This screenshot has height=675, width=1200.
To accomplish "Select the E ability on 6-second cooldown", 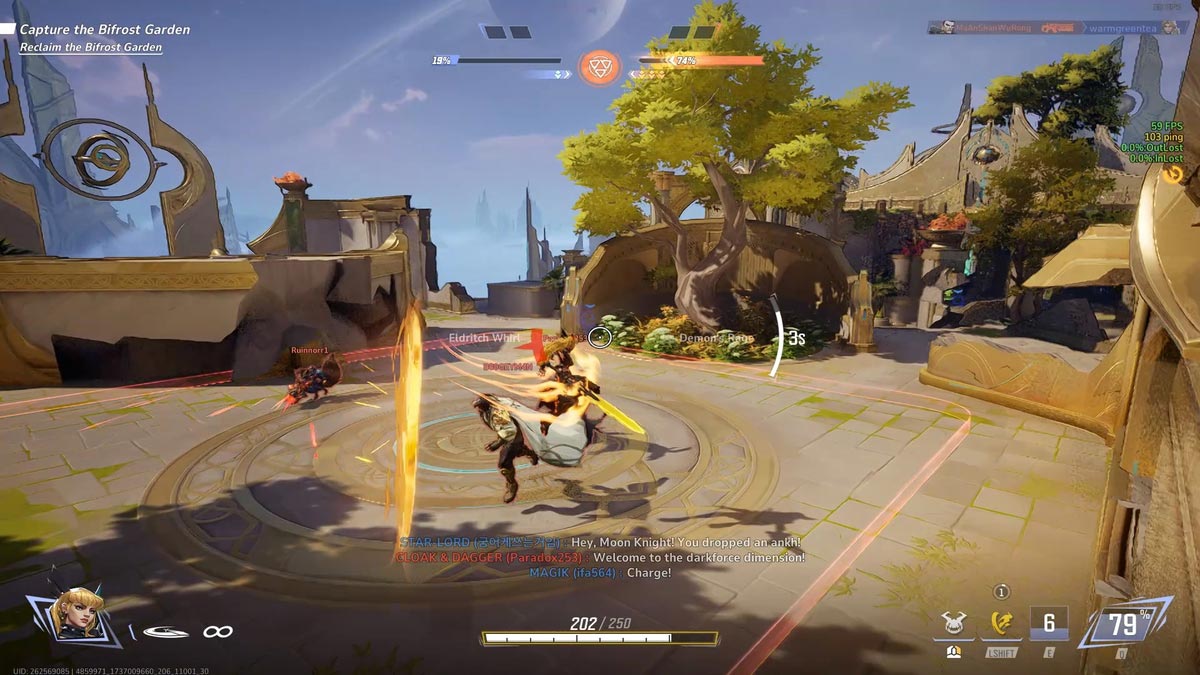I will pyautogui.click(x=1049, y=625).
